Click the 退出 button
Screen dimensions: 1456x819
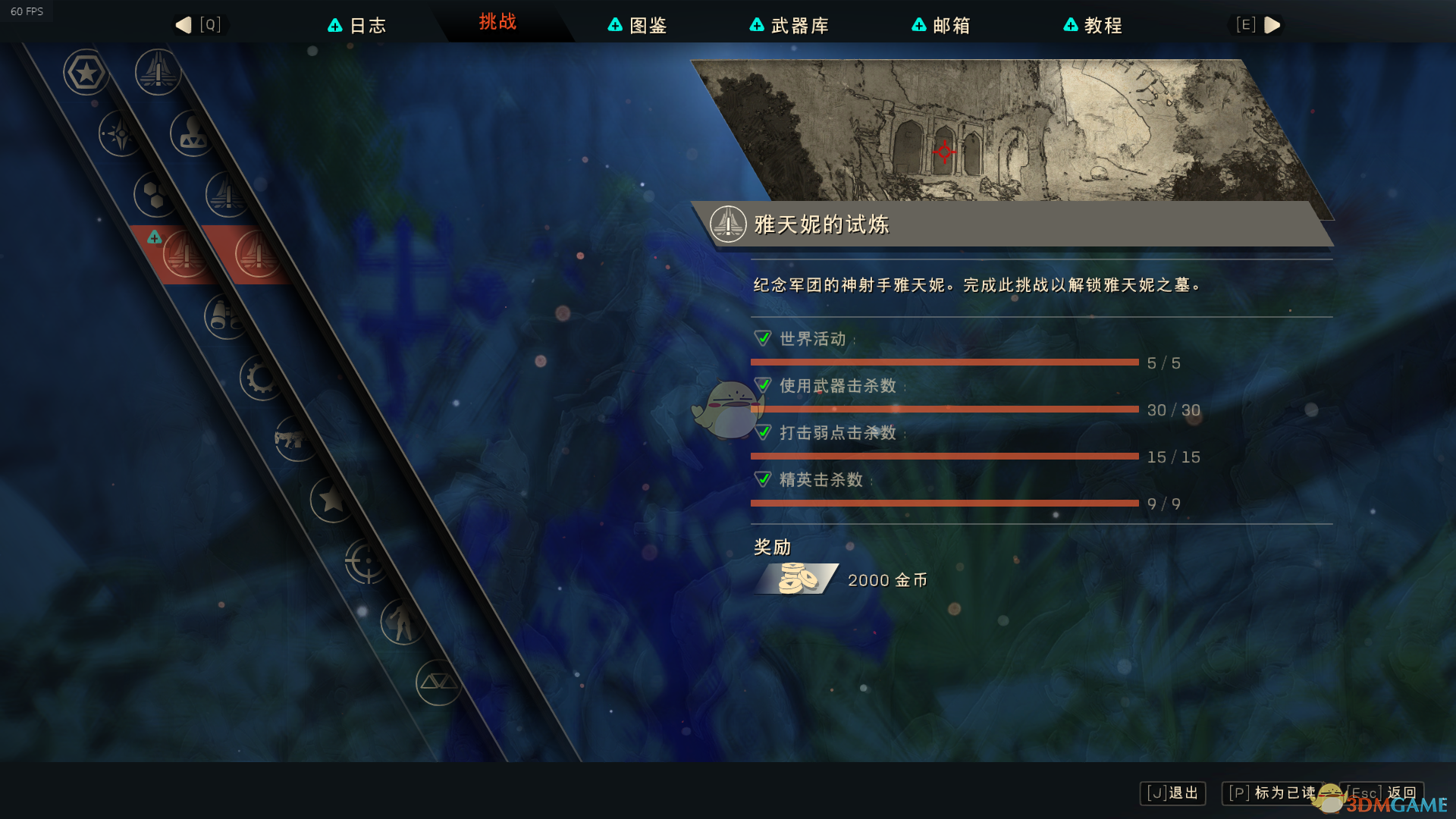(1172, 793)
